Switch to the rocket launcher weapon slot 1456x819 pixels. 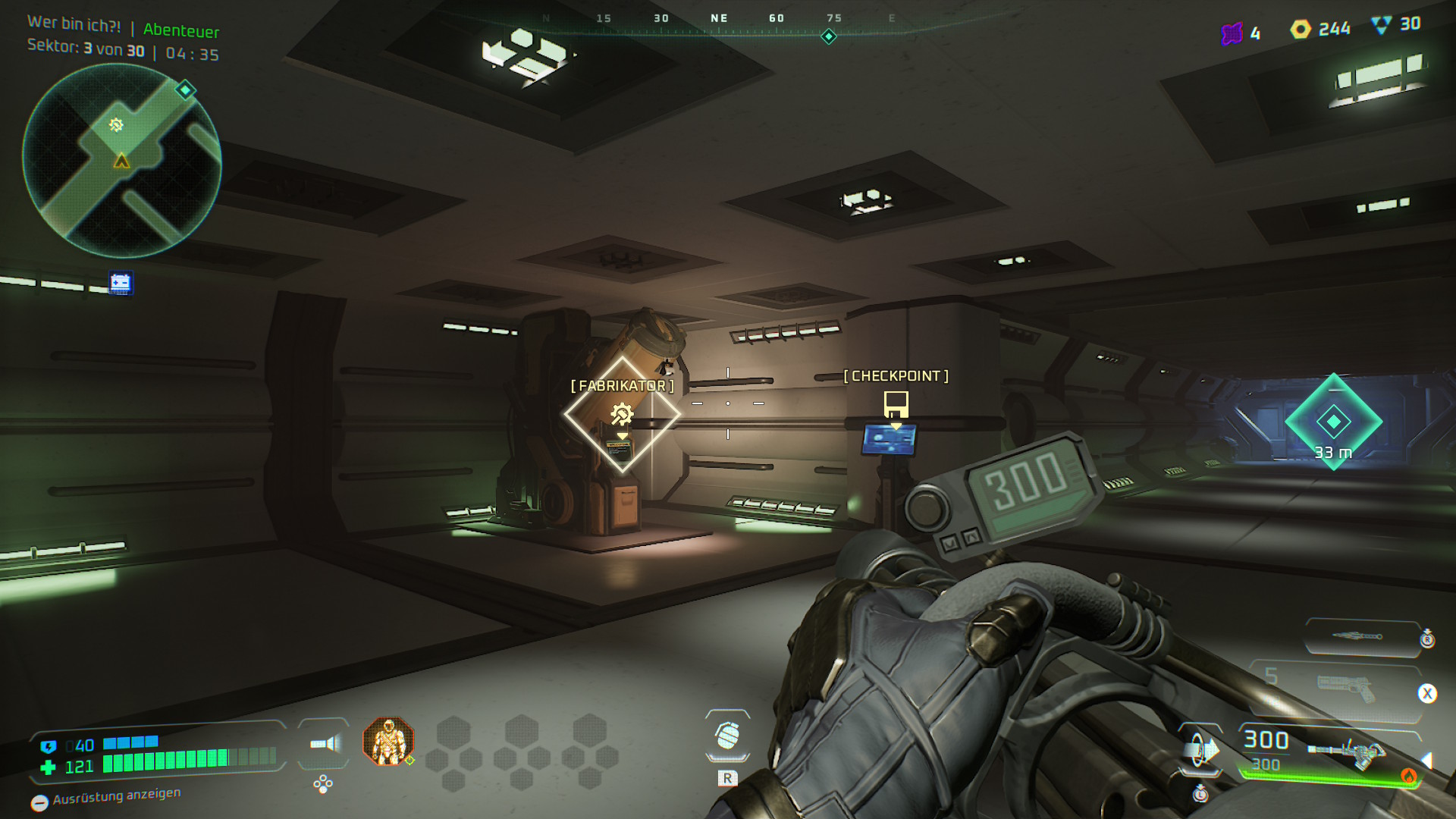[x=1361, y=635]
